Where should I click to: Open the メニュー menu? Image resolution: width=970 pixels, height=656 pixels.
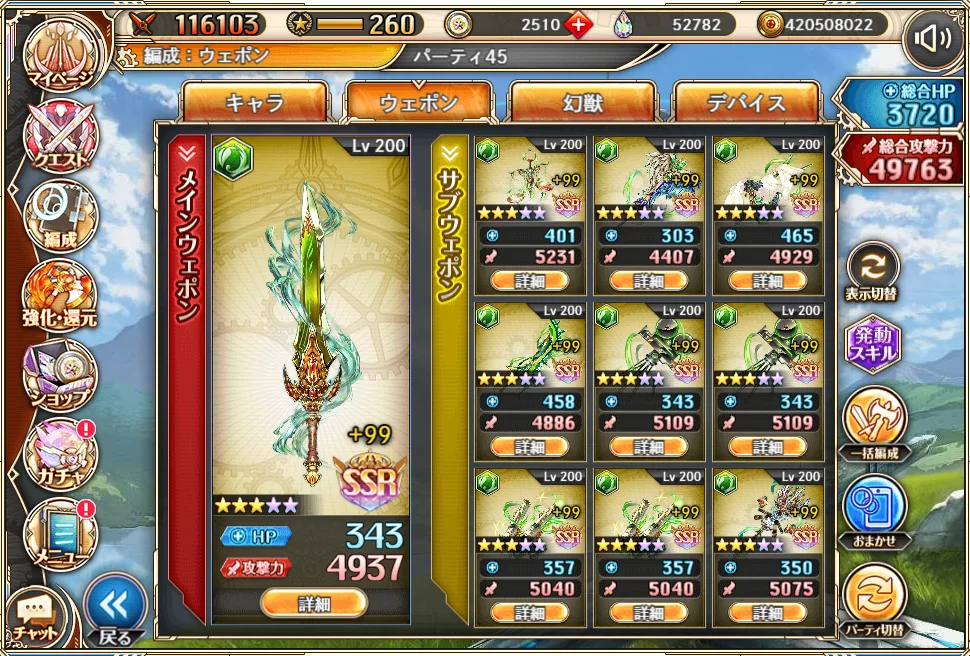[60, 530]
